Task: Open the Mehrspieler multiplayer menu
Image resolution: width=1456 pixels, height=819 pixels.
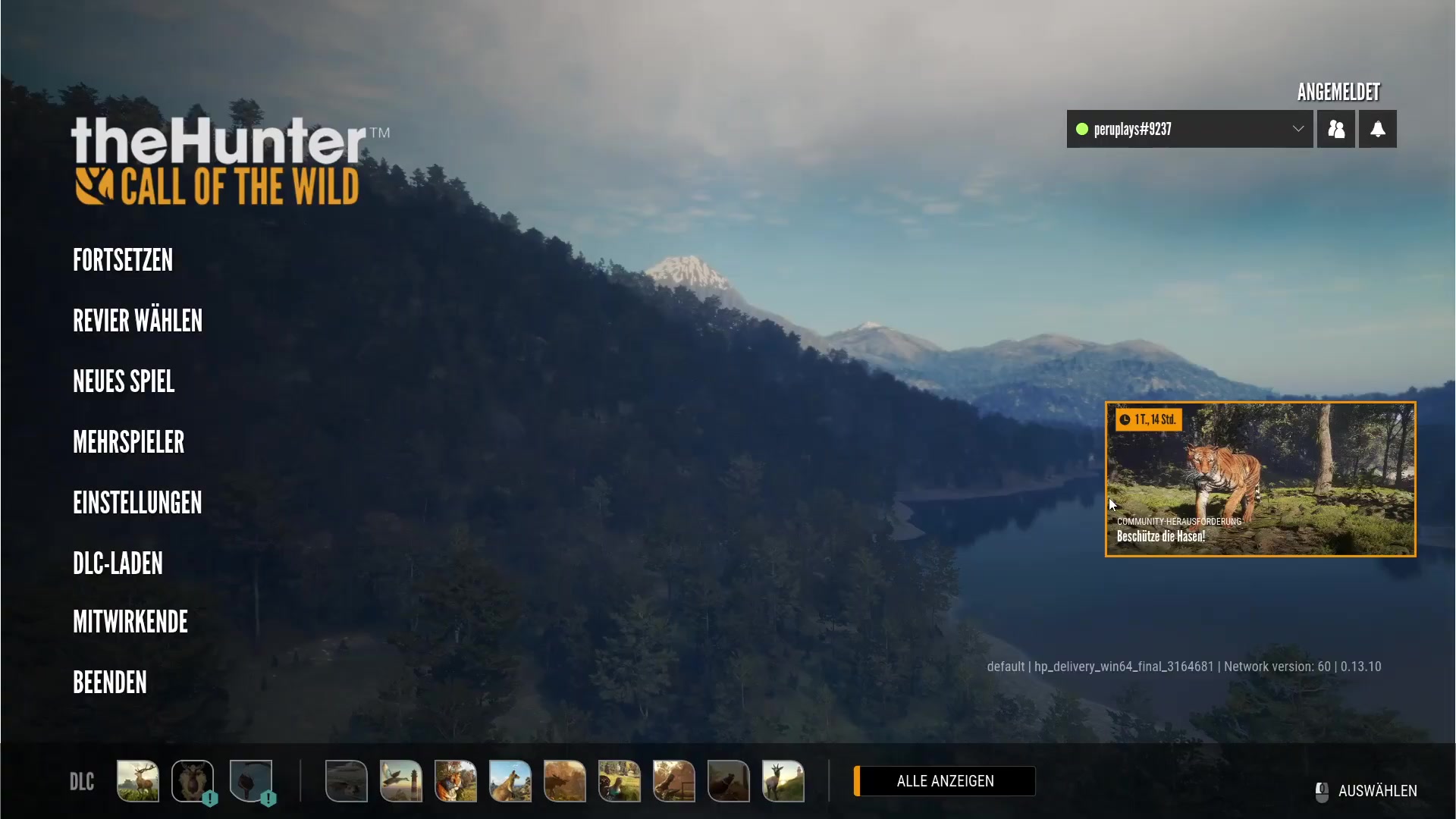Action: pos(128,442)
